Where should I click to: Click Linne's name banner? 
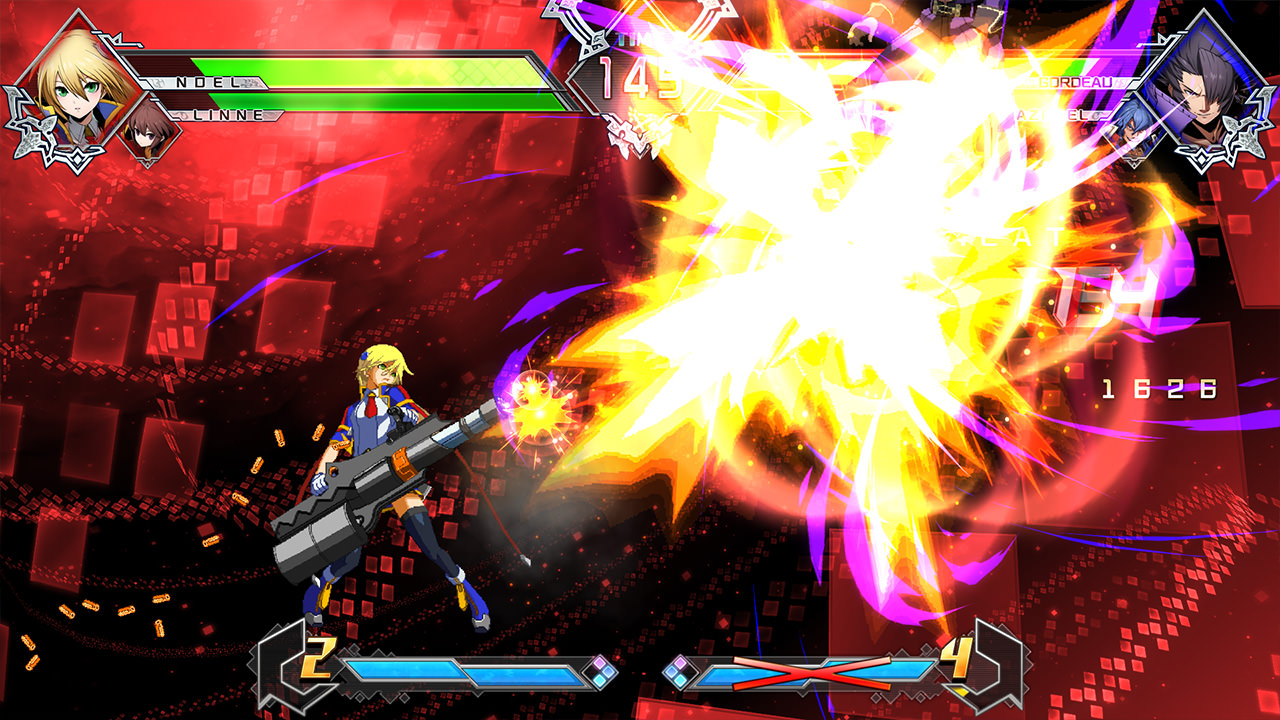[225, 115]
